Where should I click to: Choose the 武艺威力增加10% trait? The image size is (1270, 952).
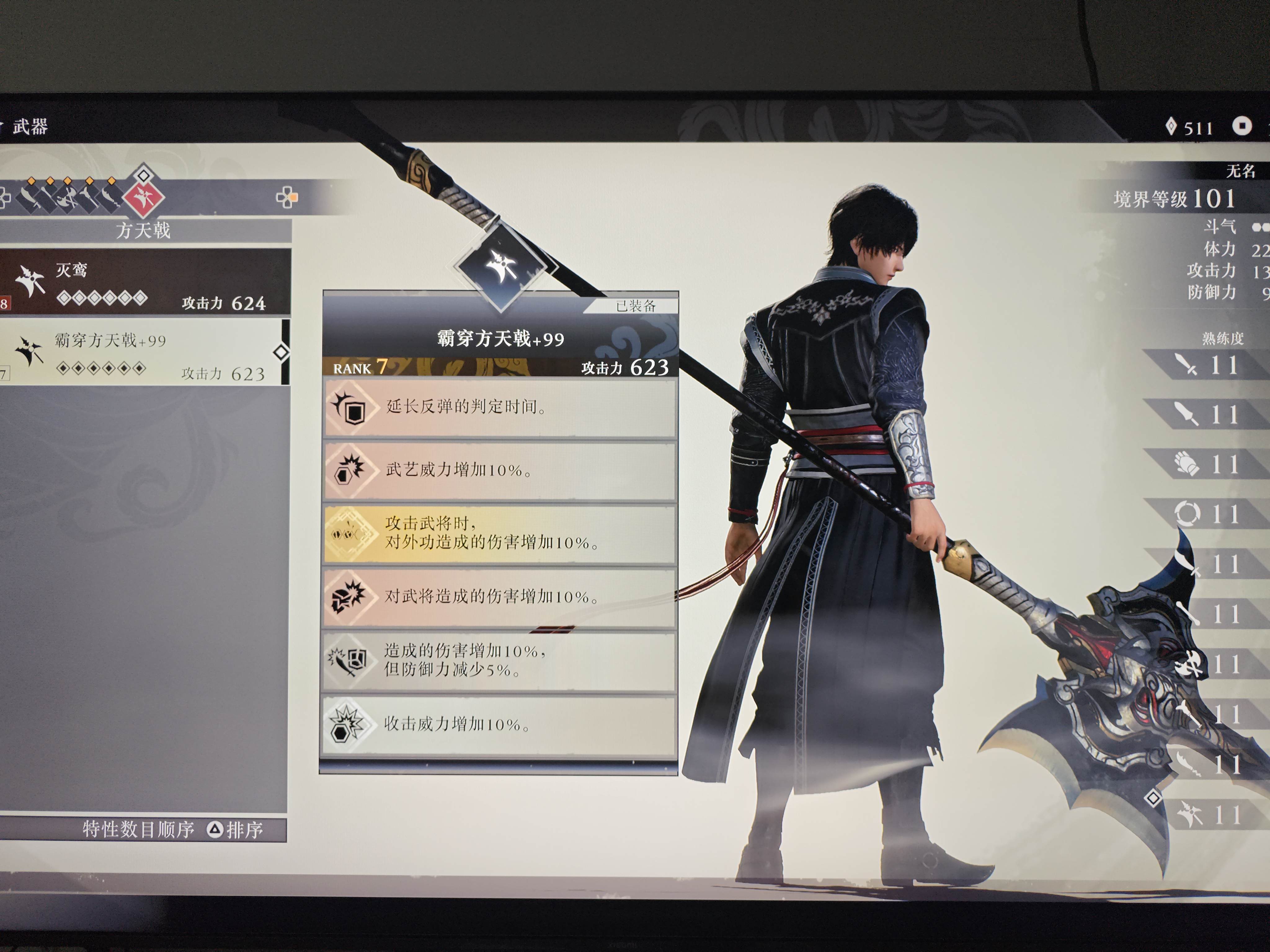click(500, 470)
